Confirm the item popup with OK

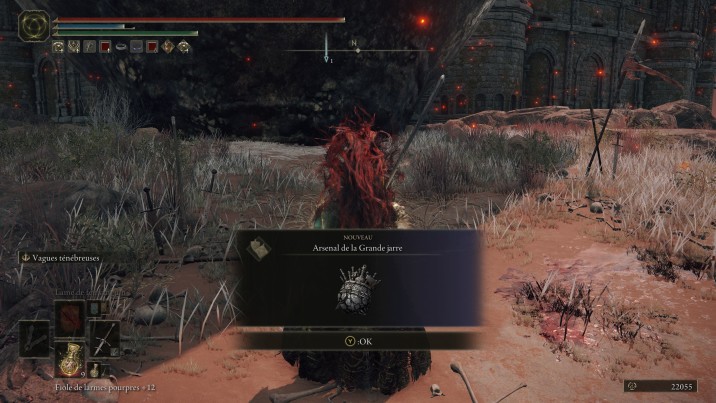tap(358, 340)
